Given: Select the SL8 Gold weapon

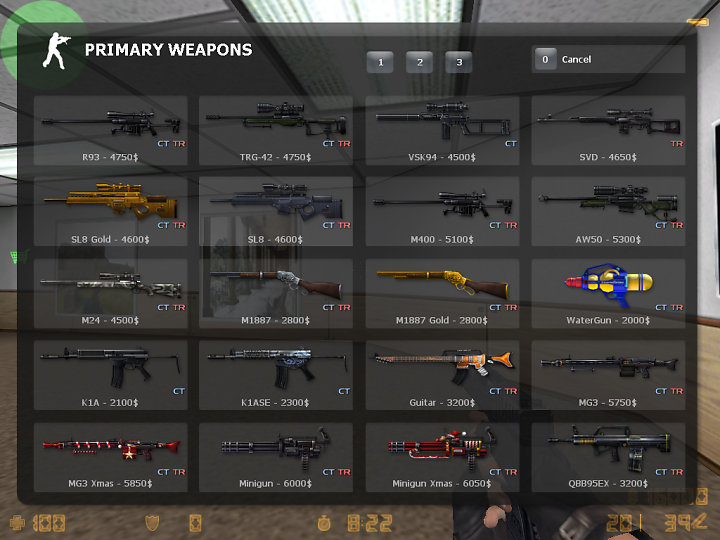Looking at the screenshot, I should 111,212.
